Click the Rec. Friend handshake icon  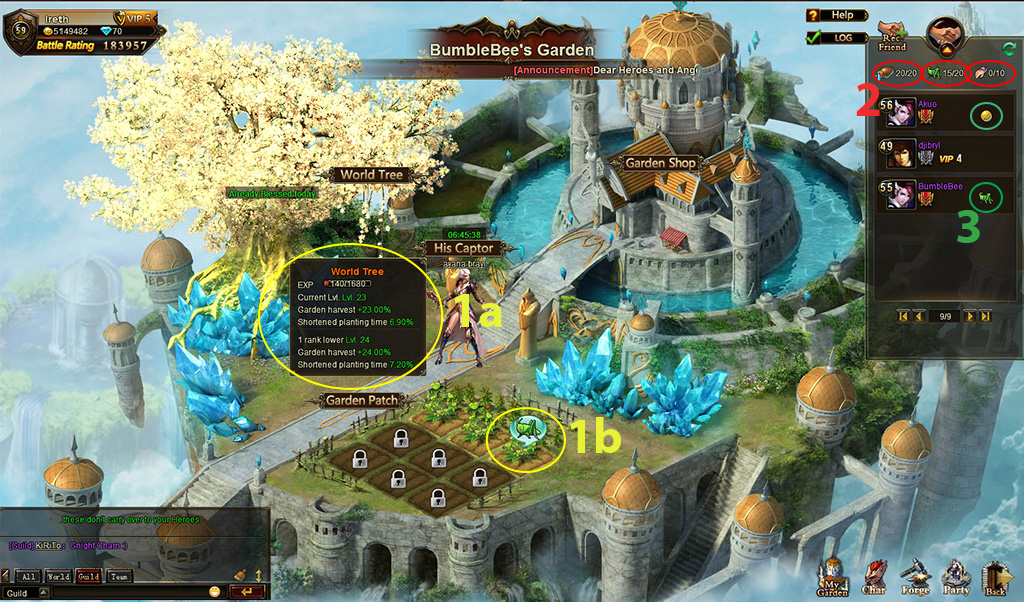click(892, 35)
